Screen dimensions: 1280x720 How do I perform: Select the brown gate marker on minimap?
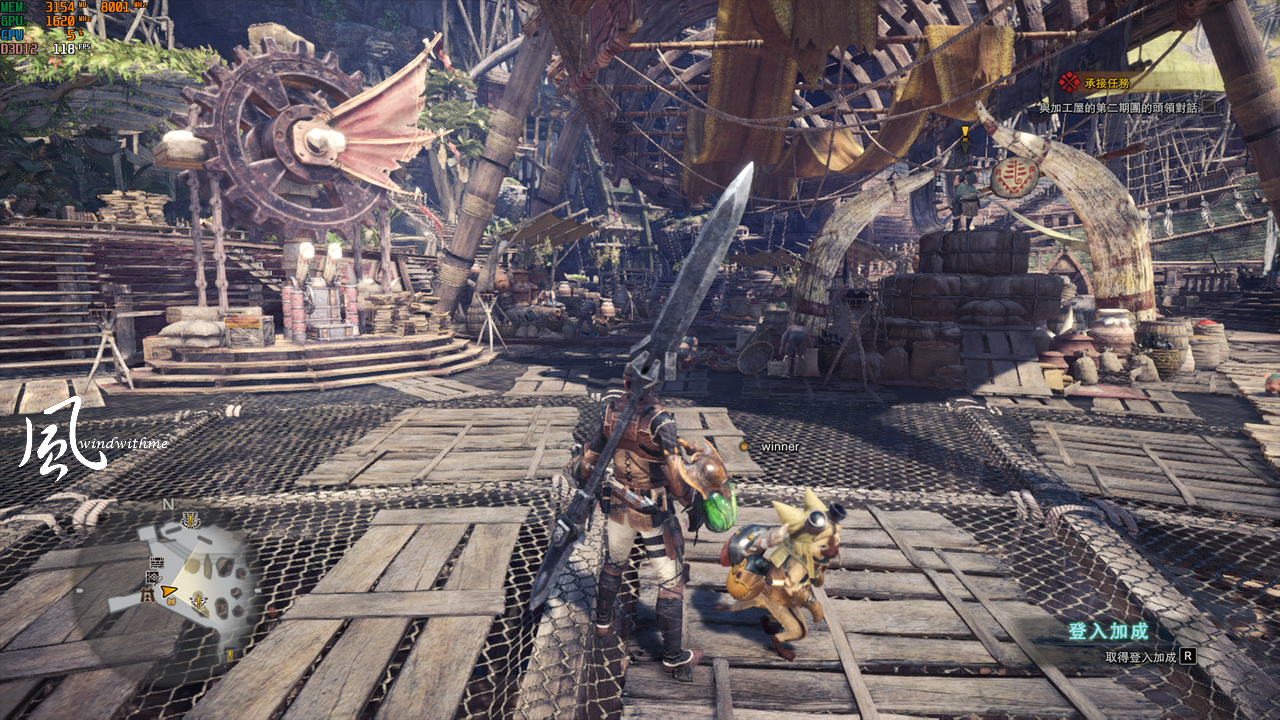[146, 595]
